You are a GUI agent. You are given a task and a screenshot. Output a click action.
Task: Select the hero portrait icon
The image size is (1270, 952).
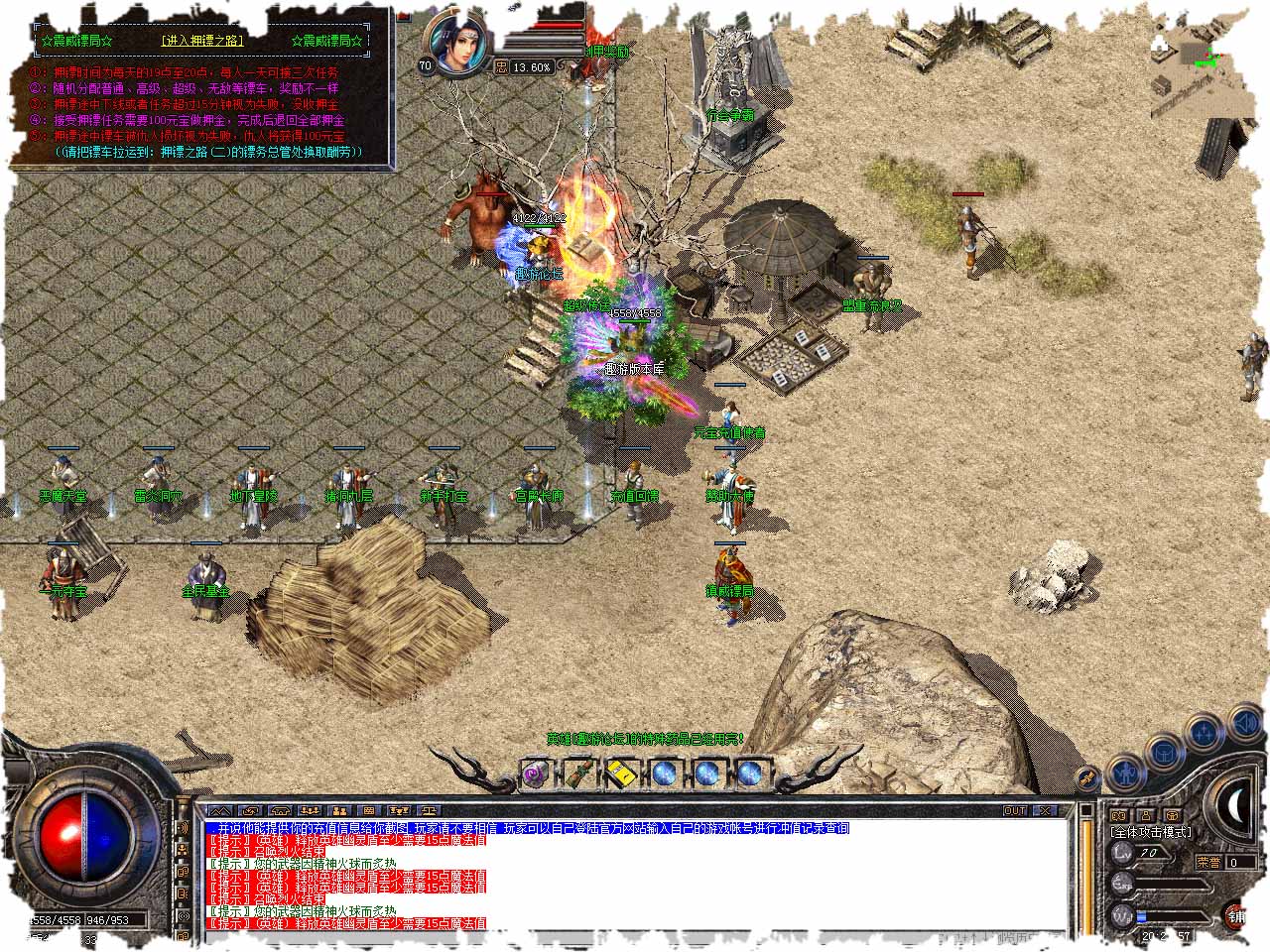tap(458, 43)
